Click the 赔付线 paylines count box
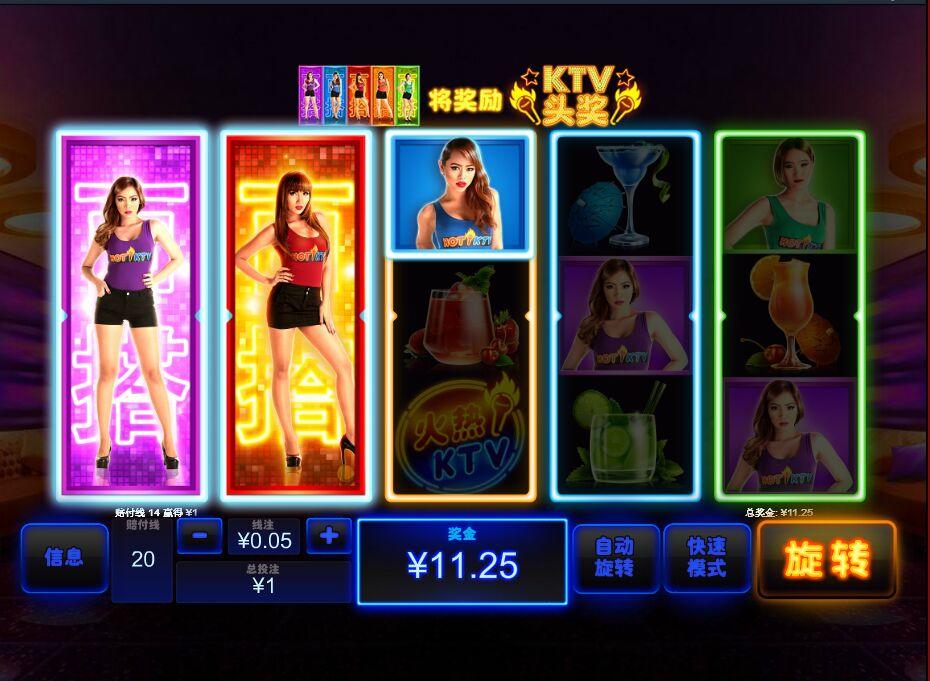 click(x=143, y=558)
